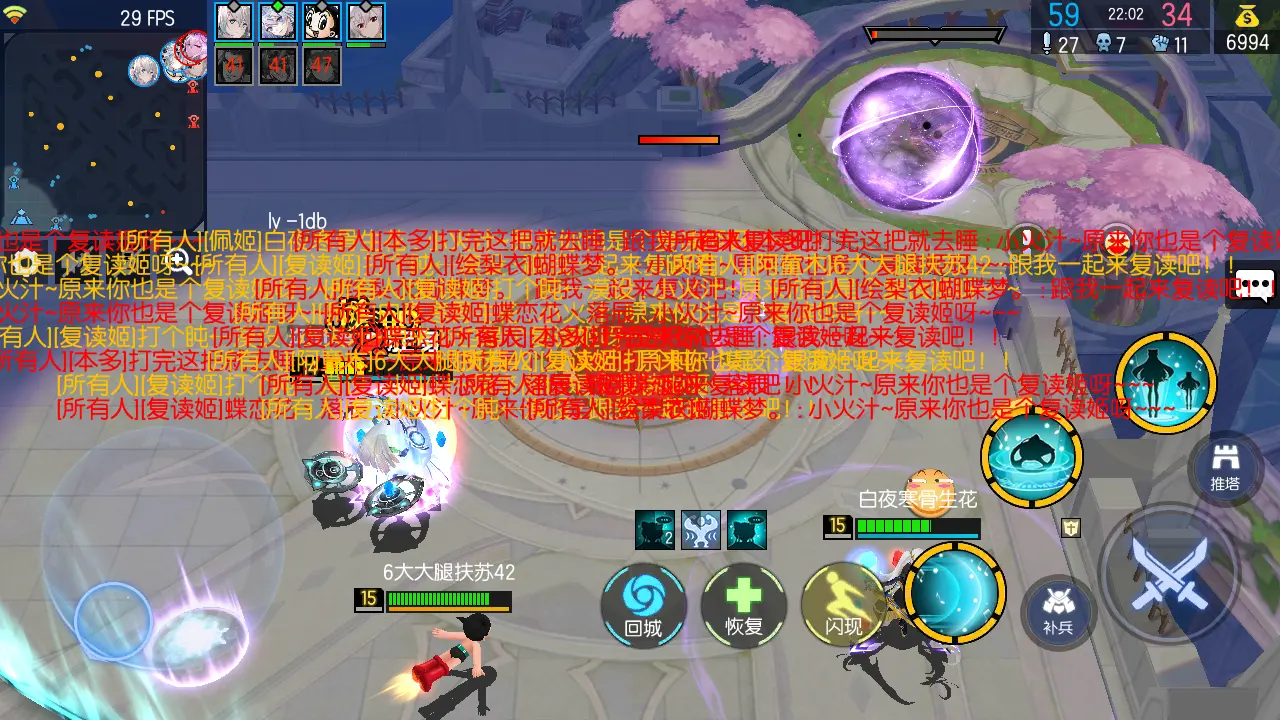This screenshot has width=1280, height=720.
Task: Activate the 闪现 flash spell
Action: pyautogui.click(x=844, y=604)
